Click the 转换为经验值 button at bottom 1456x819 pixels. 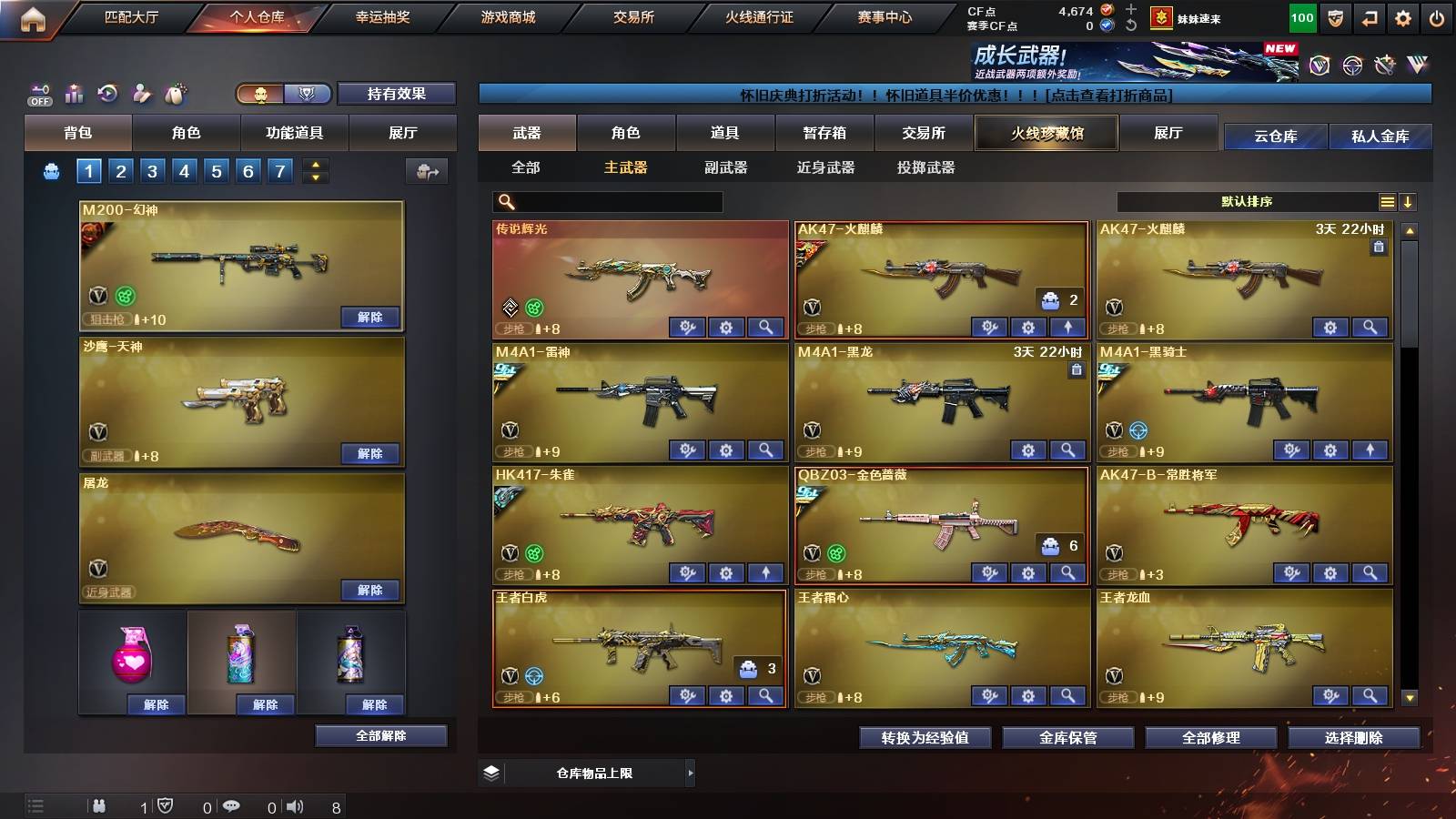(925, 738)
